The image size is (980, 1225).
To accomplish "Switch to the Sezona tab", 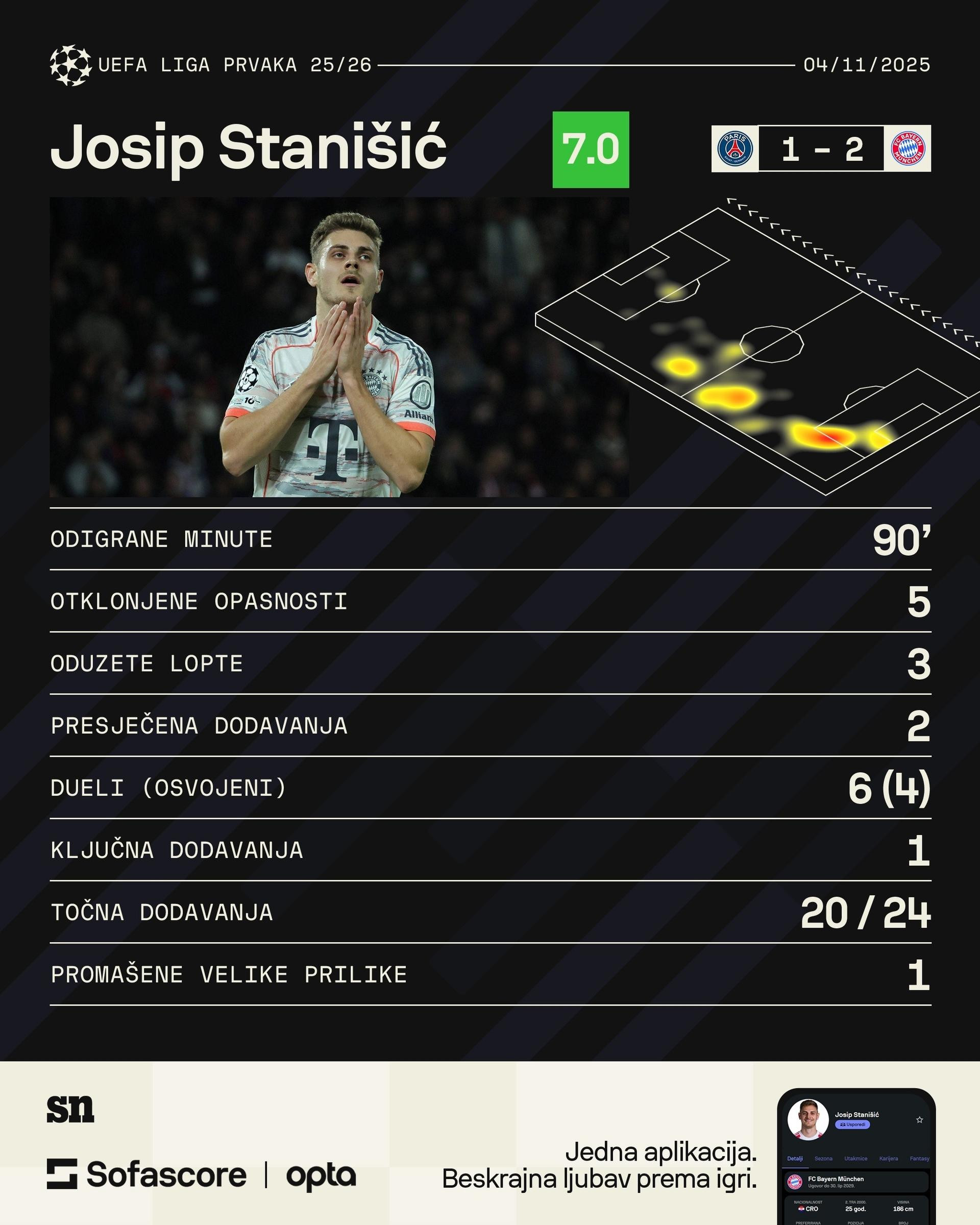I will coord(823,1159).
